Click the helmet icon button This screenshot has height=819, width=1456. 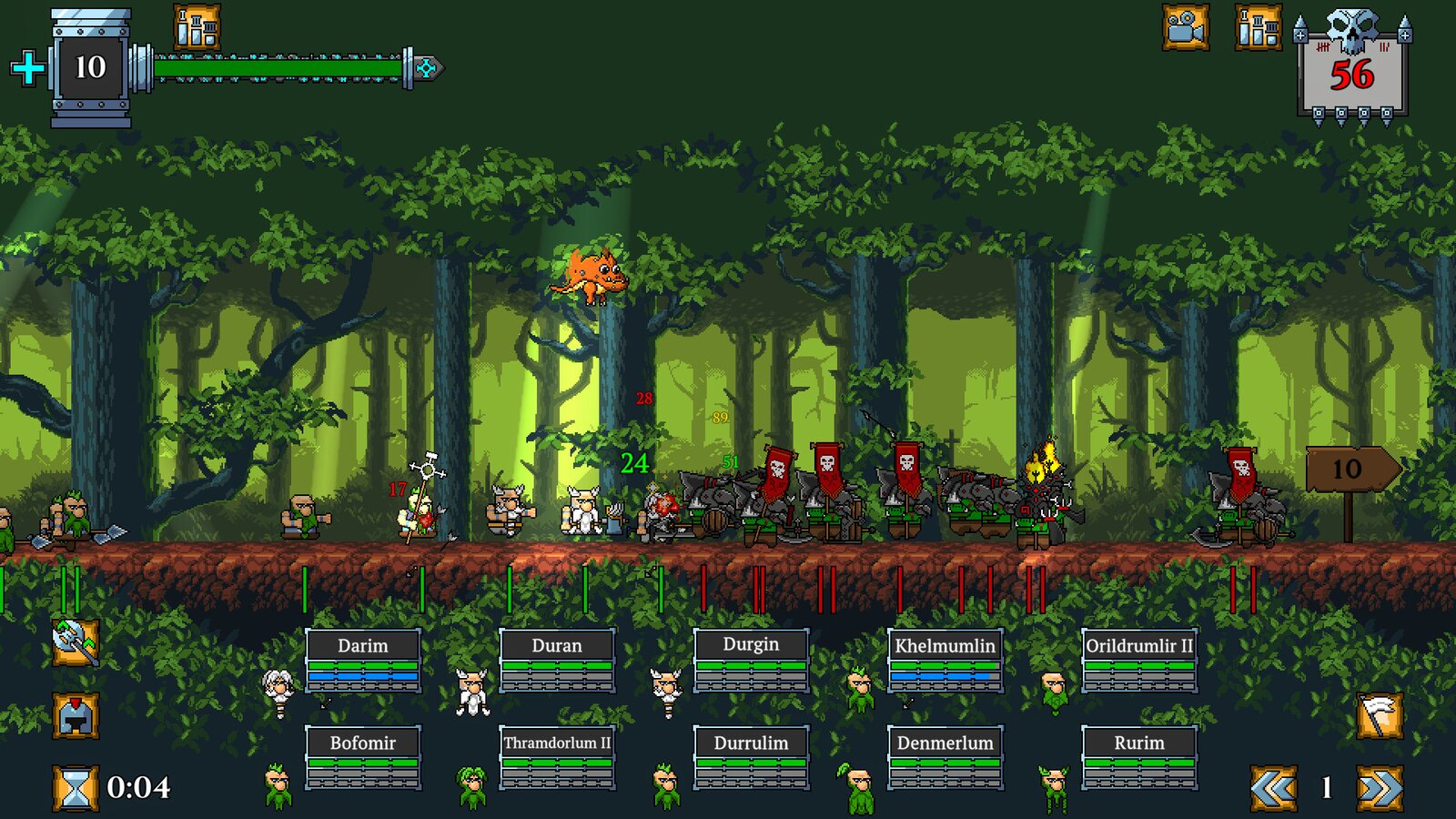point(75,715)
